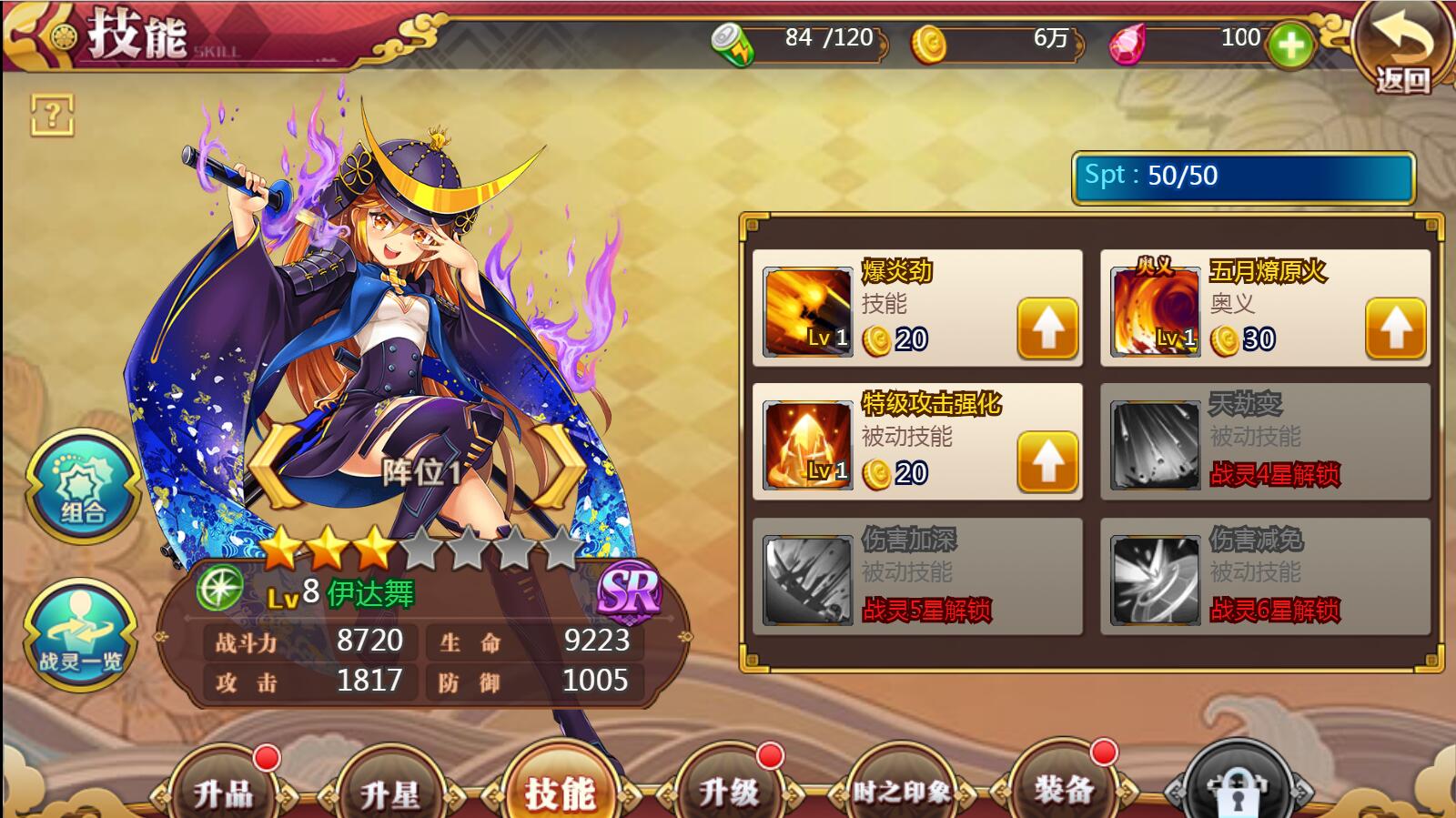Upgrade the 五月燎原火 ultimate skill
The image size is (1456, 818).
[x=1395, y=328]
